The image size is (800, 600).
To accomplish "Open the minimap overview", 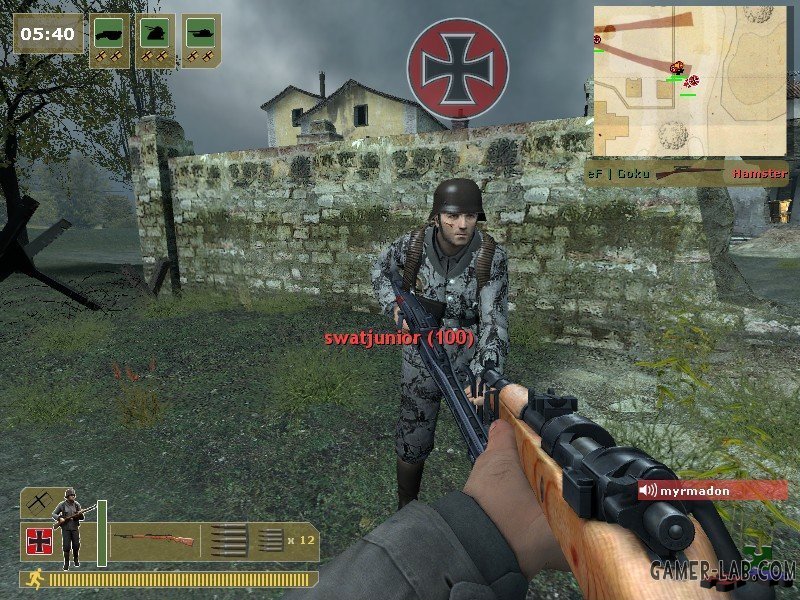I will coord(689,80).
